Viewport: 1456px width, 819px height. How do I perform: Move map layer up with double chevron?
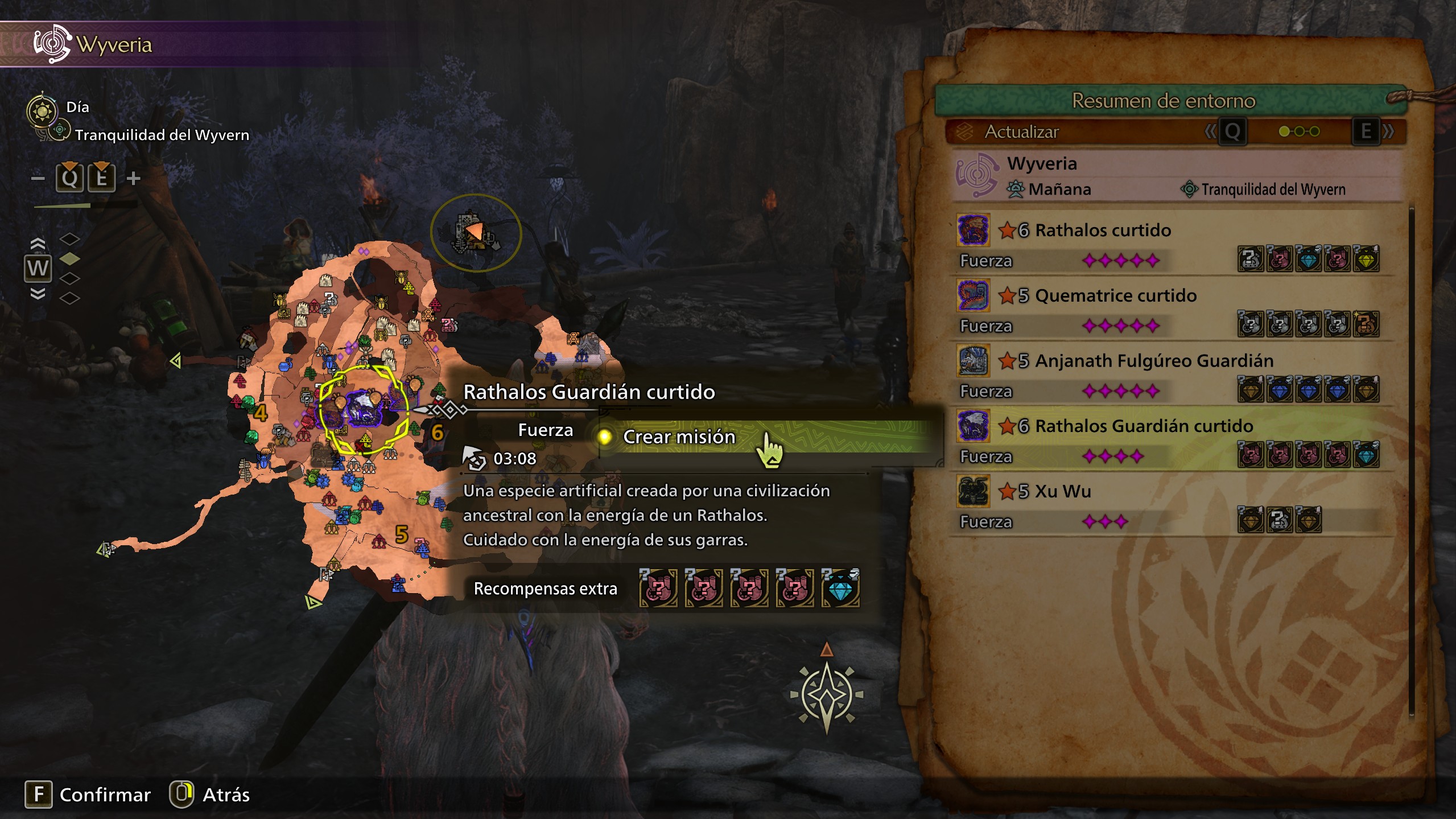point(38,244)
